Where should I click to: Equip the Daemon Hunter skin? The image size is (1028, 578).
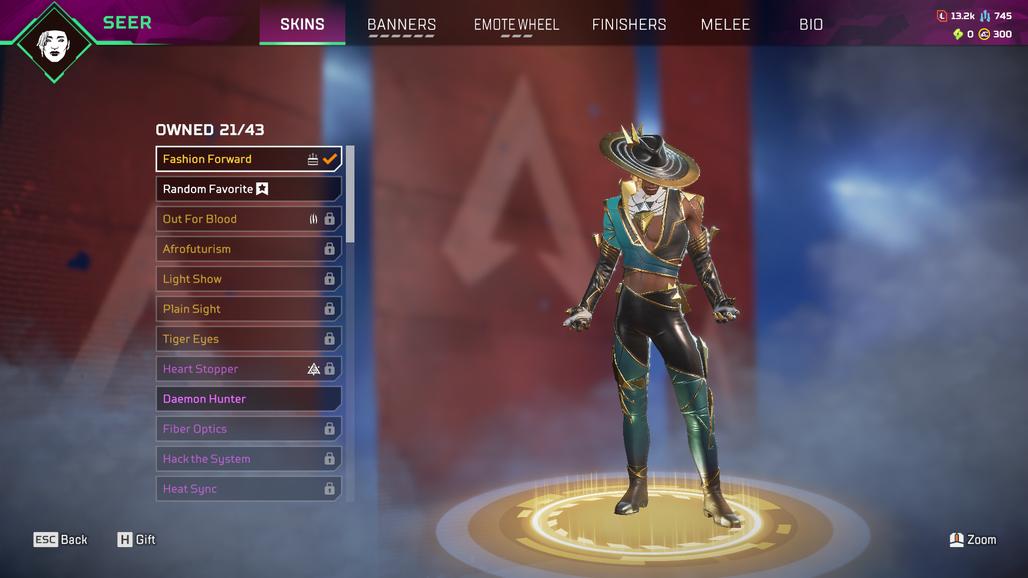coord(248,399)
